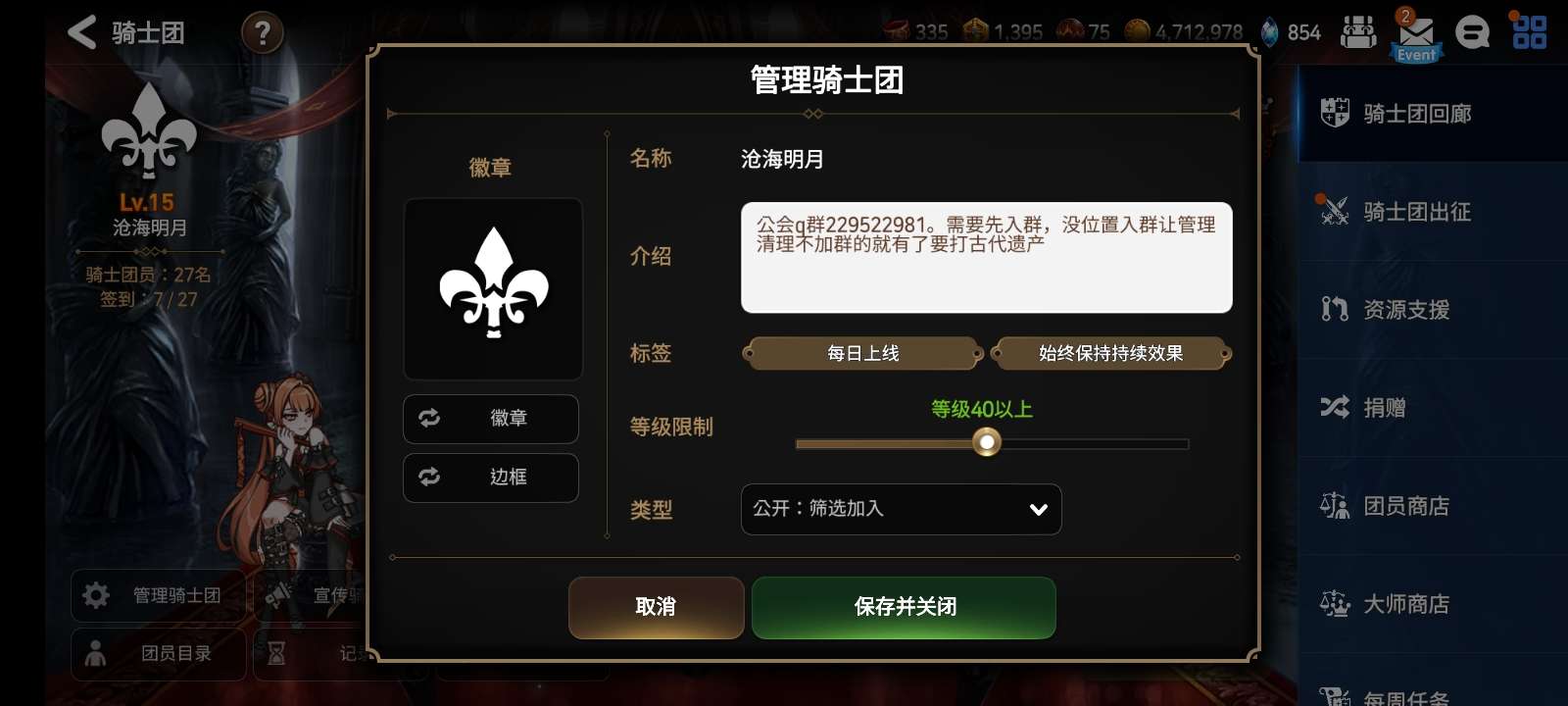Click the guild introduction text field
The height and width of the screenshot is (706, 1568).
(x=986, y=257)
